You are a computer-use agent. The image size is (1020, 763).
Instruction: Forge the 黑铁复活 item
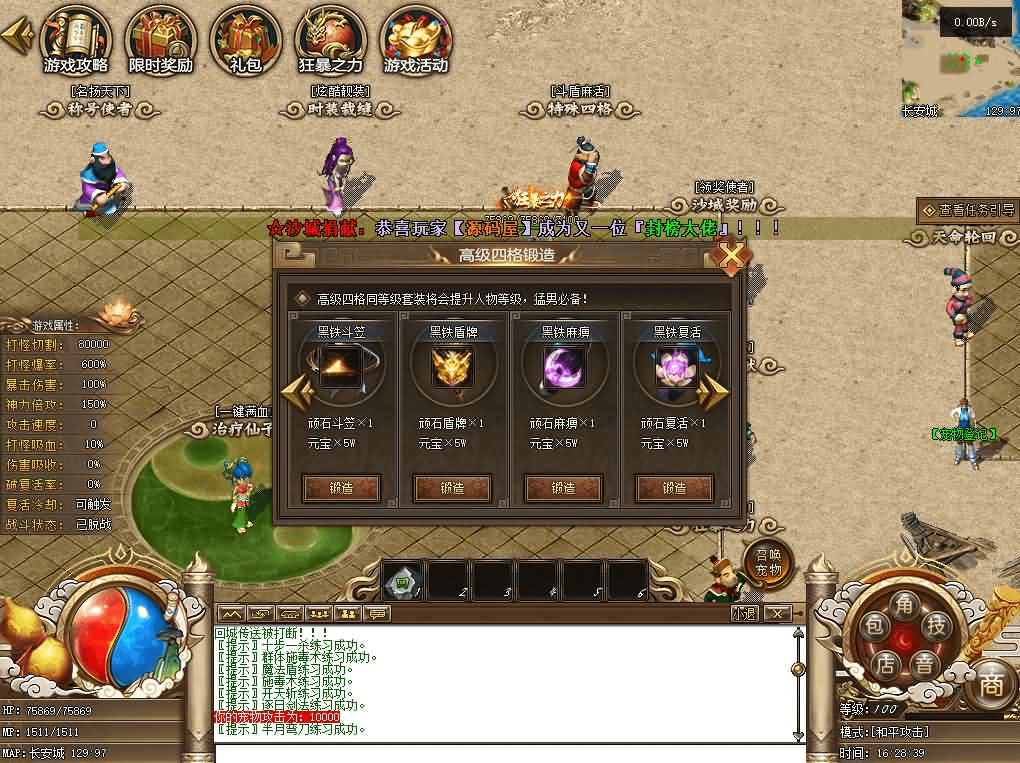coord(674,488)
